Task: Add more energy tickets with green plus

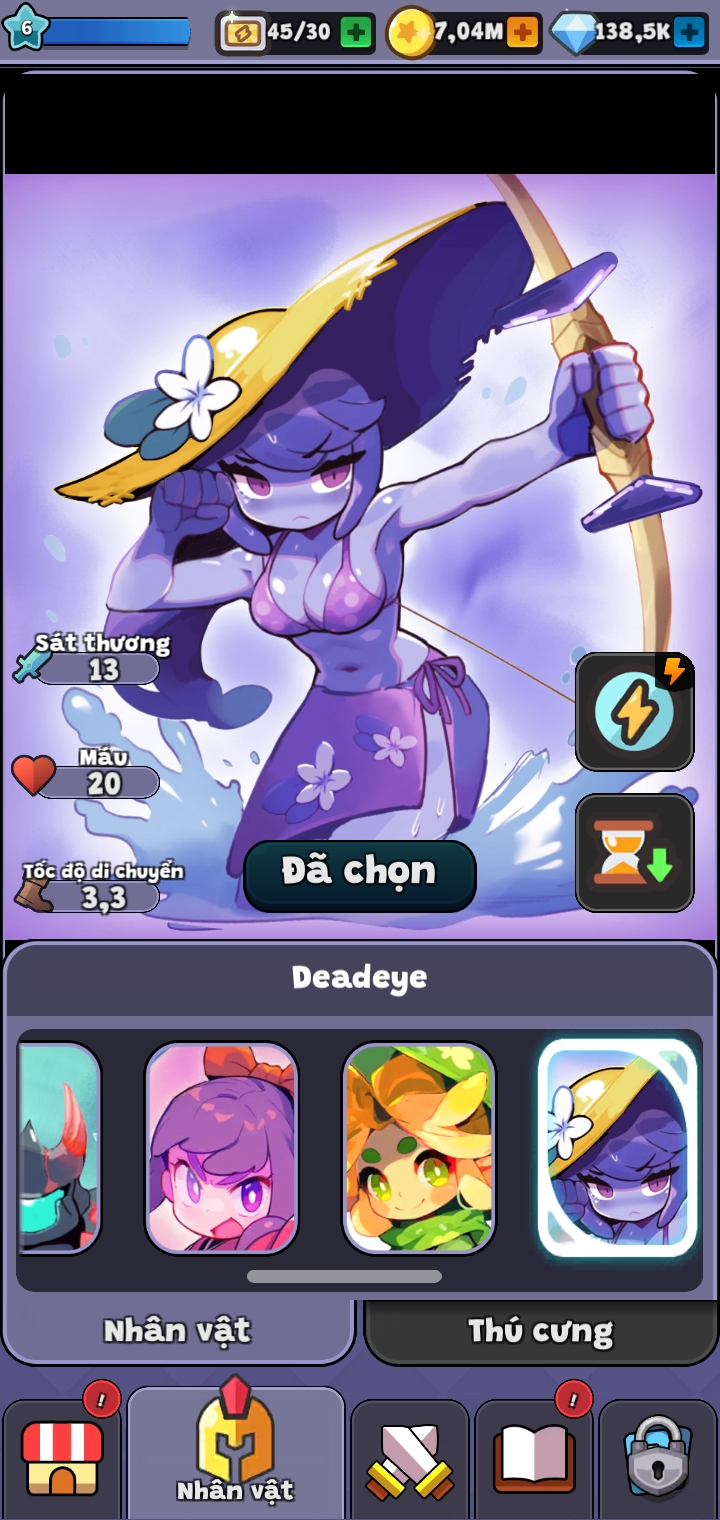Action: (355, 33)
